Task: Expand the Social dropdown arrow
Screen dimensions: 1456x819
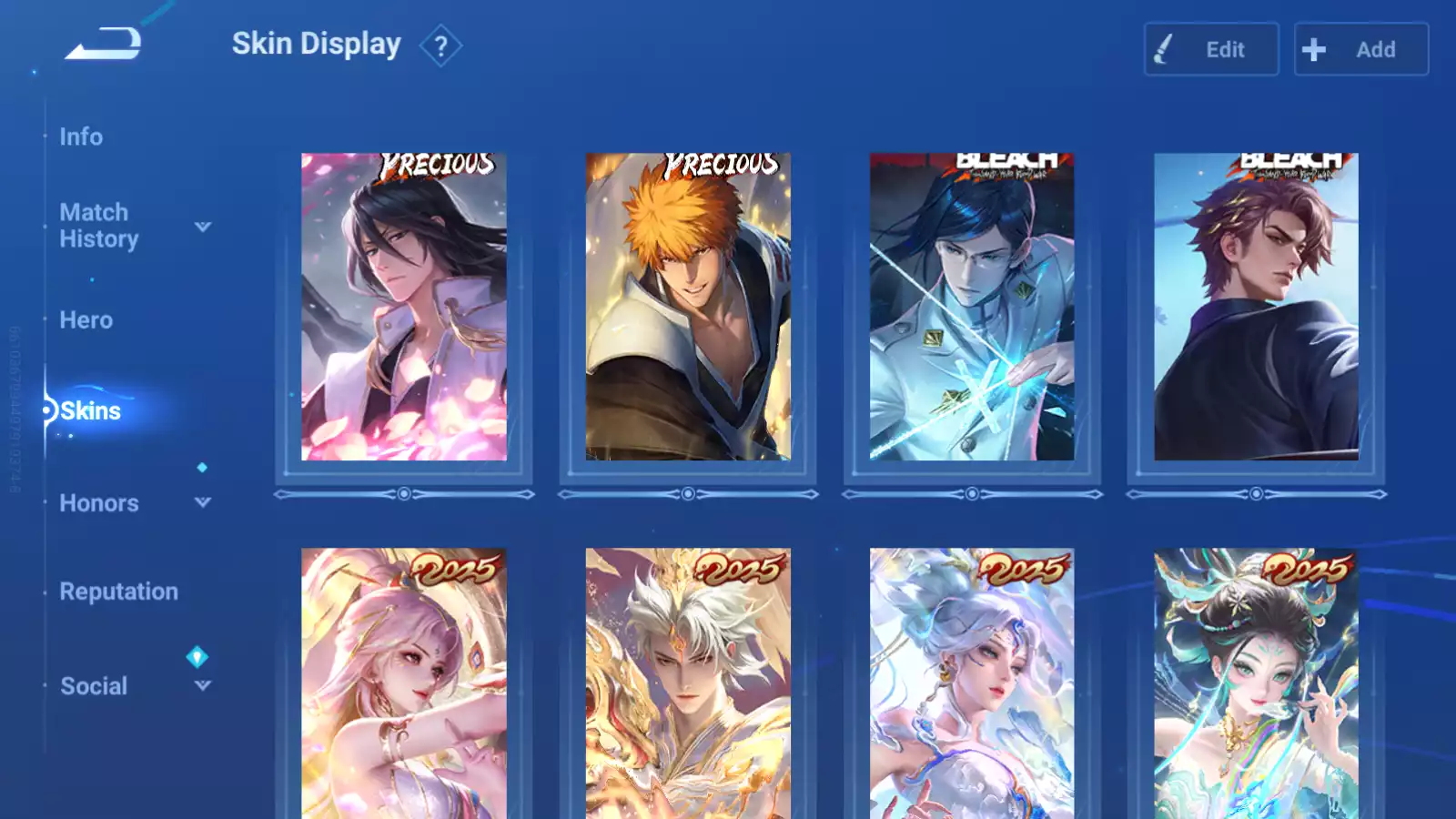Action: click(203, 685)
